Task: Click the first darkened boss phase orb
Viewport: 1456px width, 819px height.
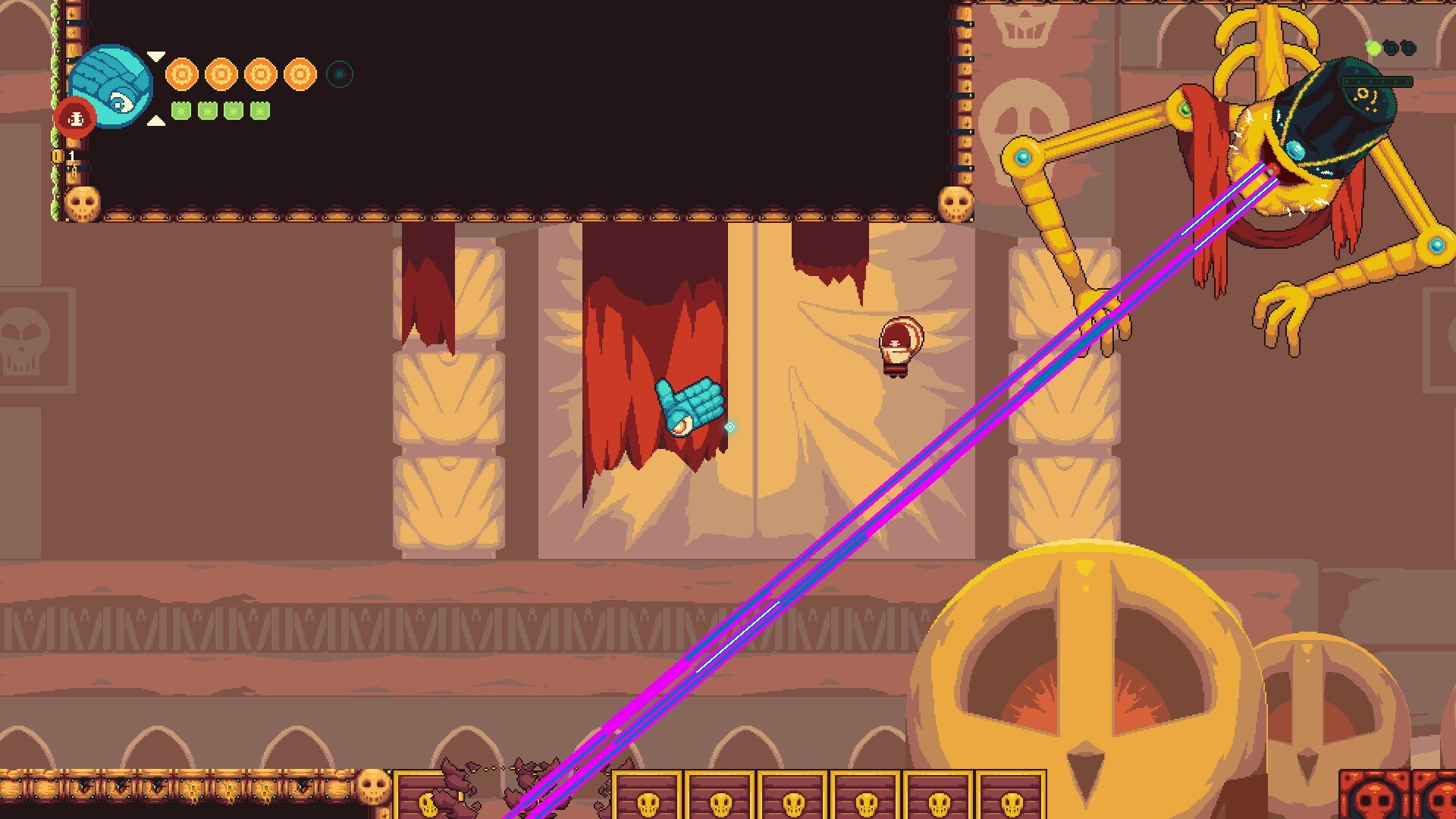Action: pyautogui.click(x=1391, y=48)
